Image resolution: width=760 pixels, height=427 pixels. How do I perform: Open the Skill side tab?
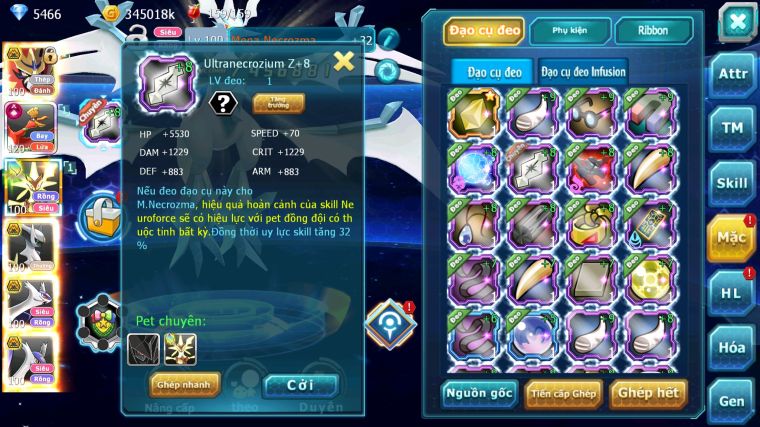(x=733, y=183)
